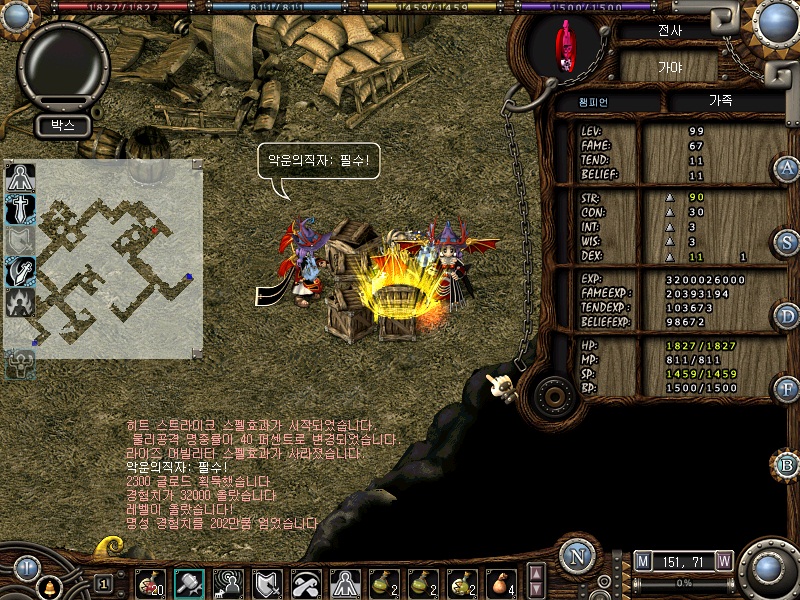
Task: Use the orange flask with count 4
Action: [499, 582]
